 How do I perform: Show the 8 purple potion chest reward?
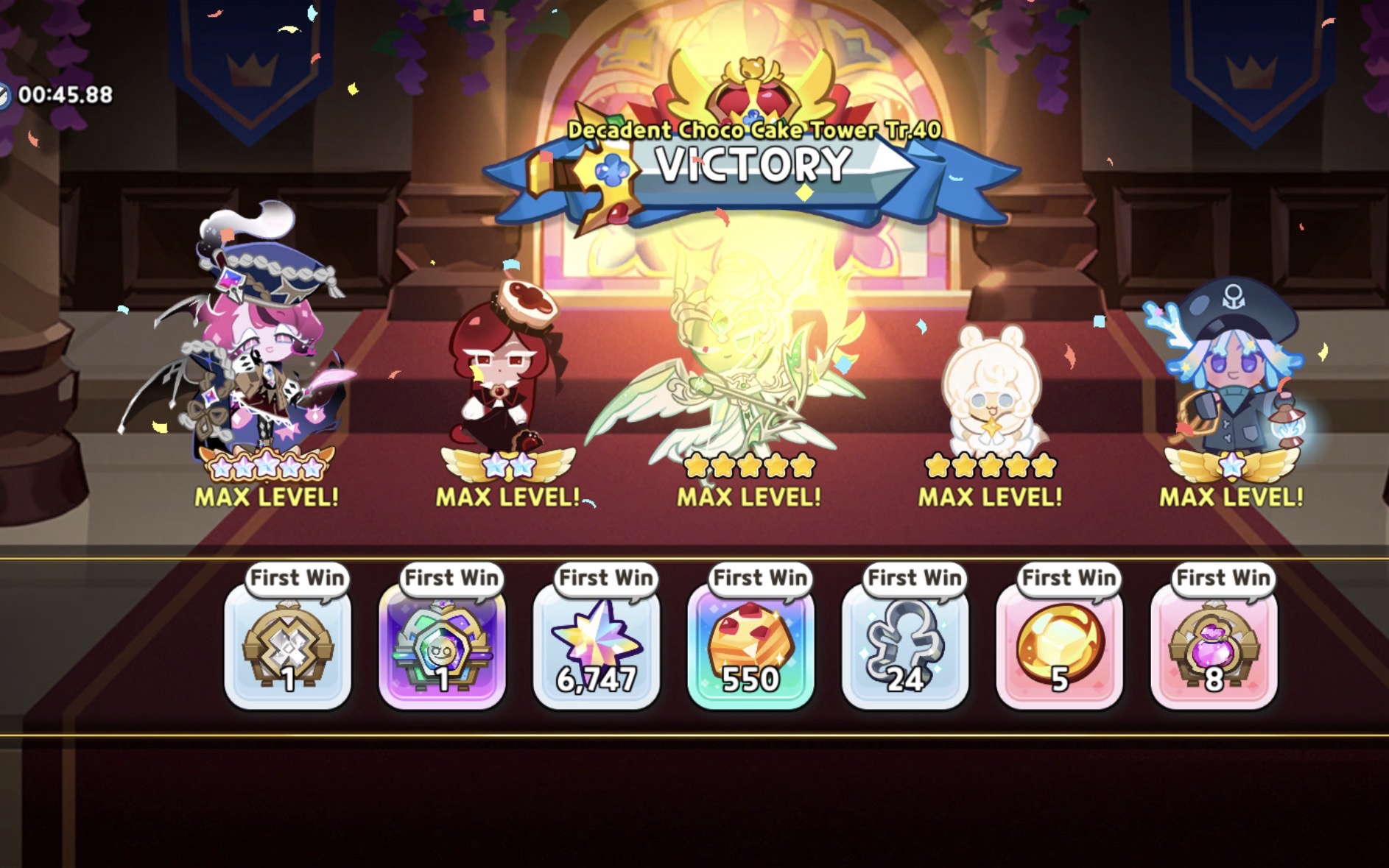pos(1214,647)
